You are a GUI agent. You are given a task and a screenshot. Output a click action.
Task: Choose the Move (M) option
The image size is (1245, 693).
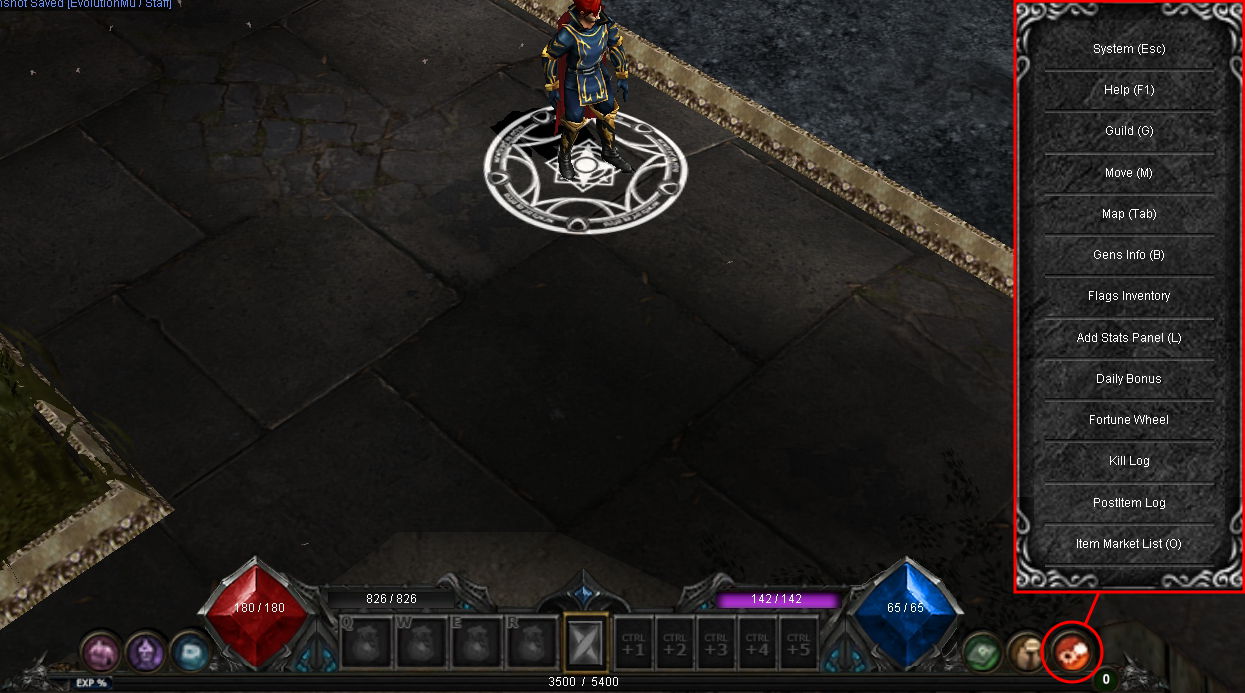pos(1129,173)
